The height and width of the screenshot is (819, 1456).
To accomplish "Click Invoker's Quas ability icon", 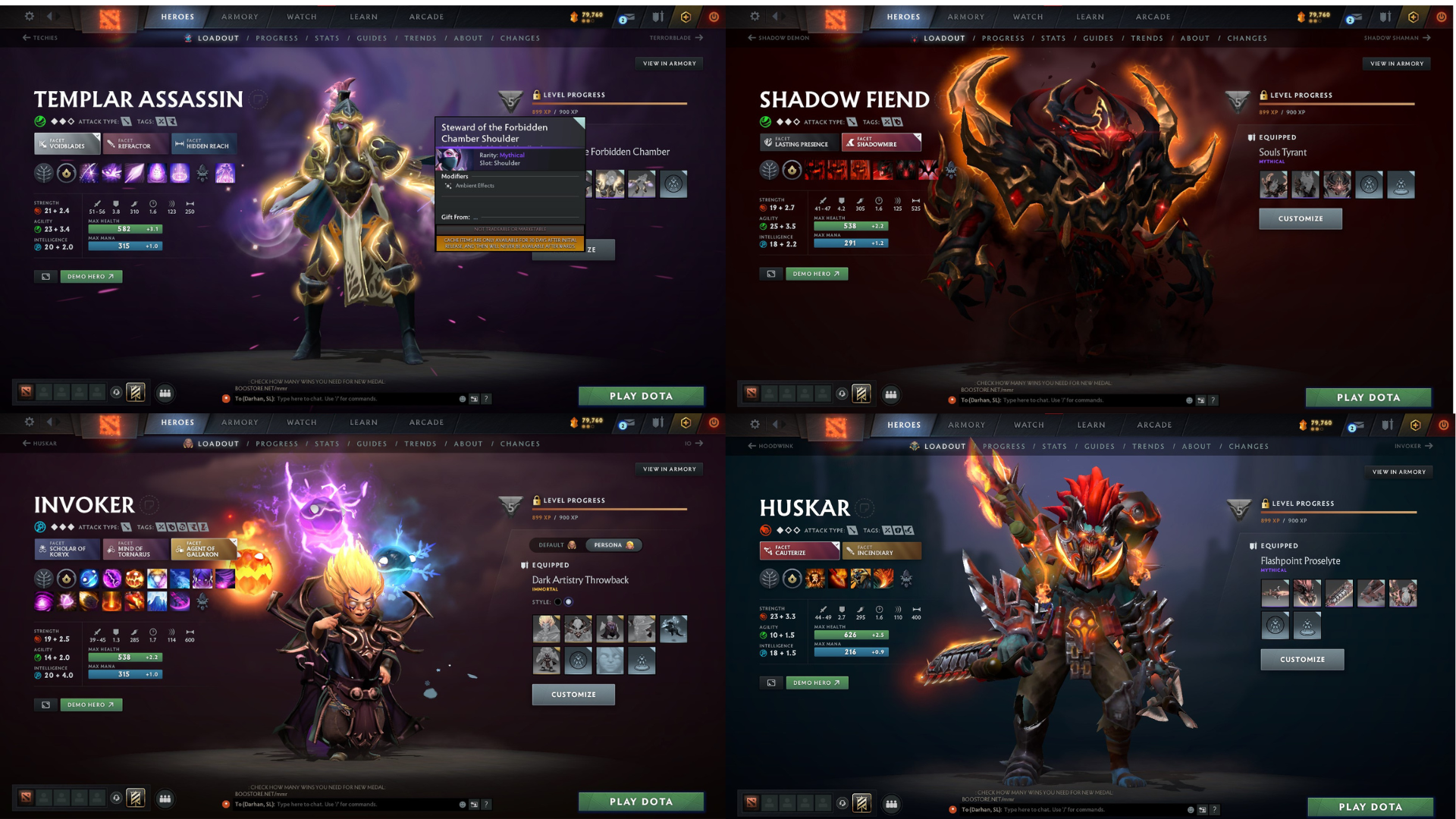I will point(89,579).
